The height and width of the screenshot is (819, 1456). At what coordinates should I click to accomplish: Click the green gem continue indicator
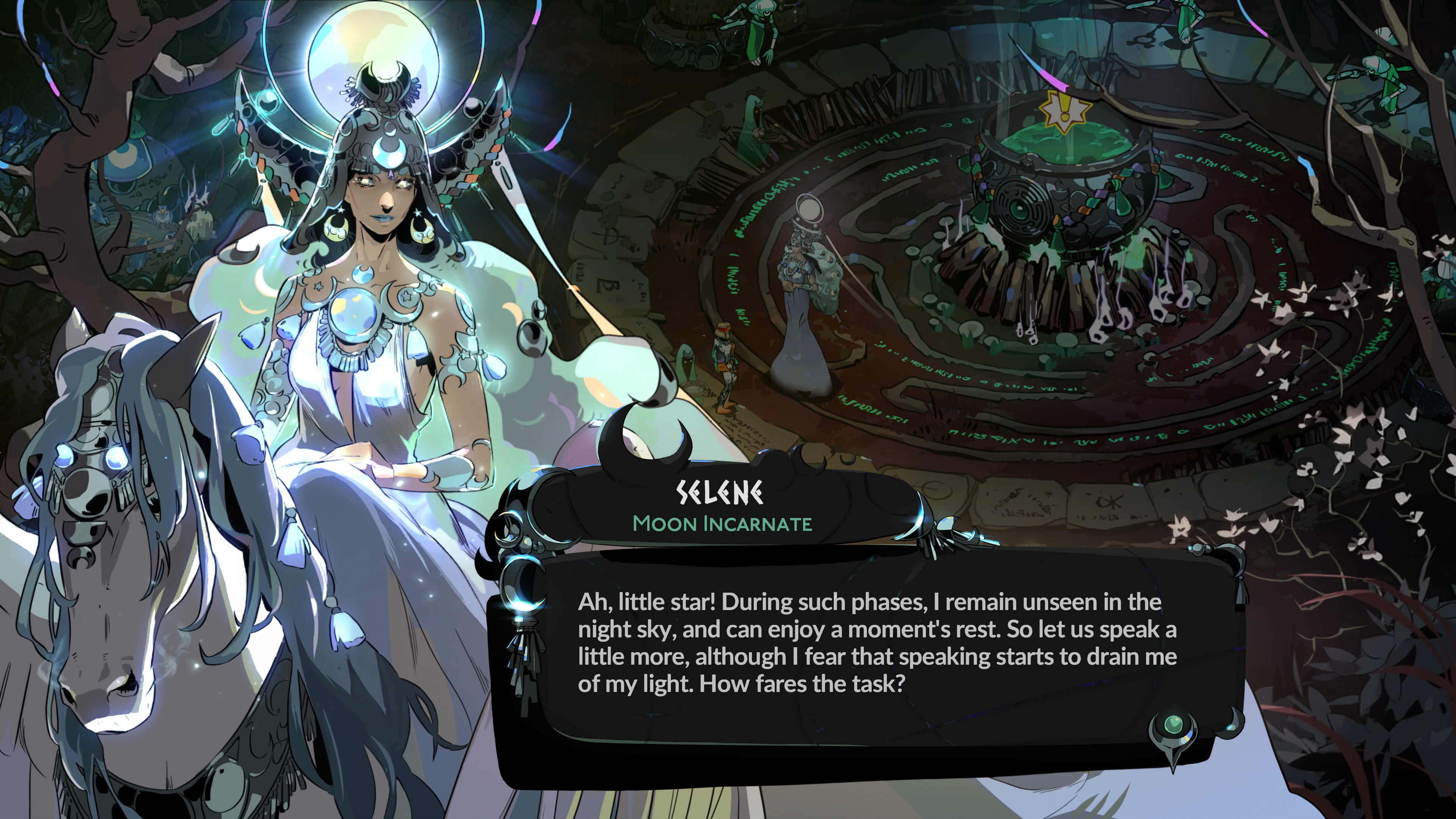pos(1174,724)
